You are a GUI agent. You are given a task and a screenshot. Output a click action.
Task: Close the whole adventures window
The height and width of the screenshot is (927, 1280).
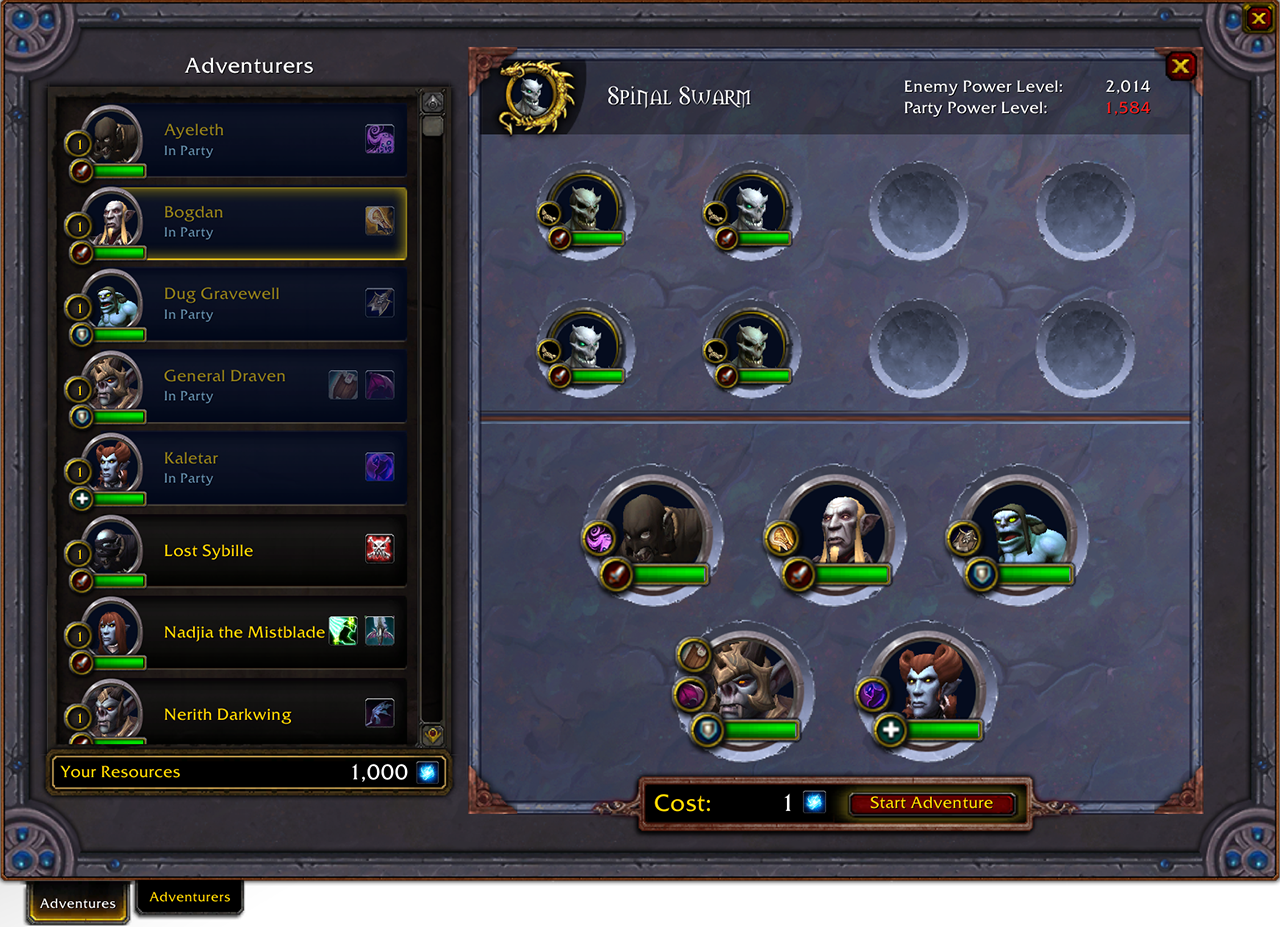(1257, 17)
